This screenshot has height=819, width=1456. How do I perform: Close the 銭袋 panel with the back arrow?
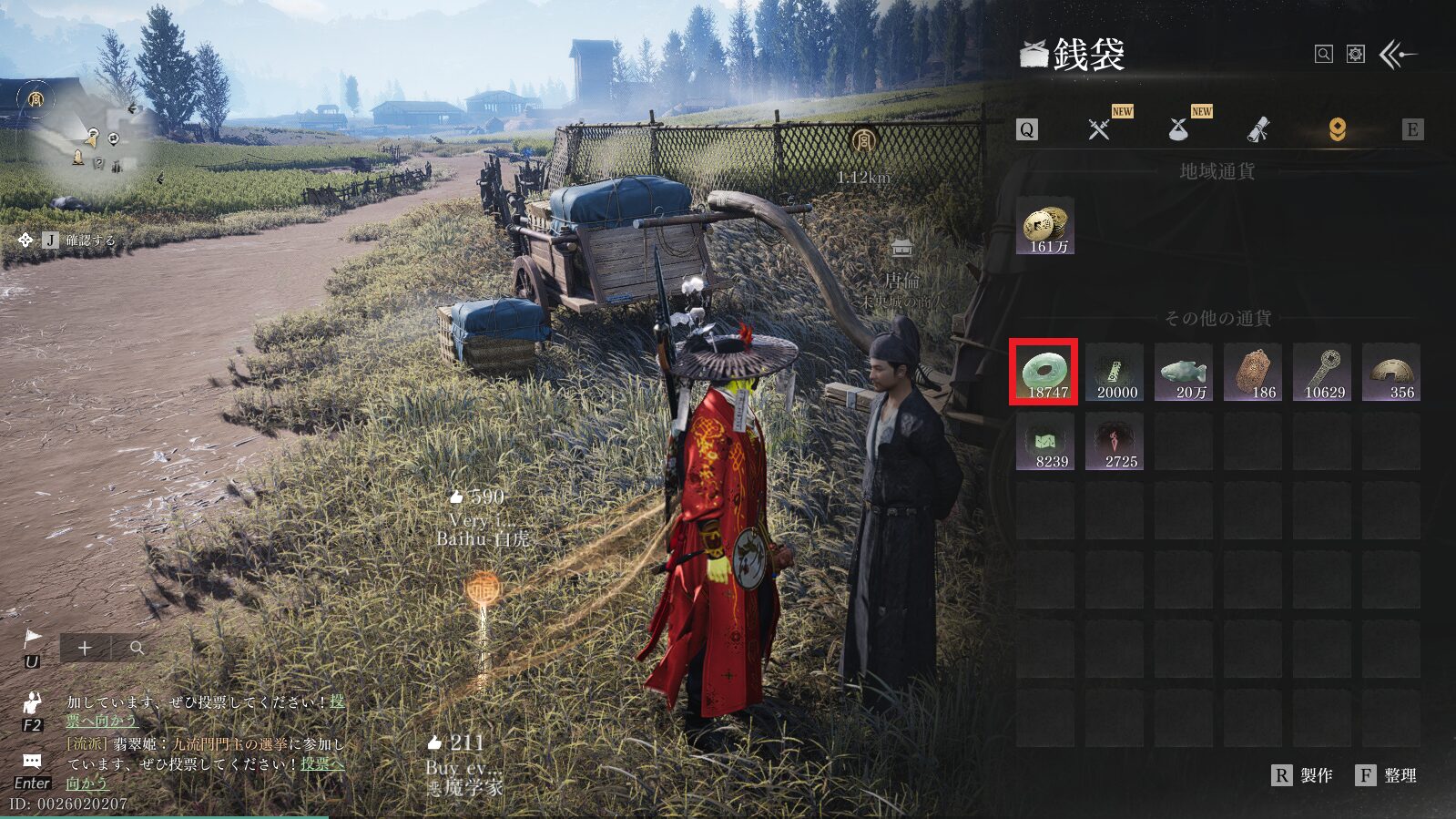[x=1399, y=55]
